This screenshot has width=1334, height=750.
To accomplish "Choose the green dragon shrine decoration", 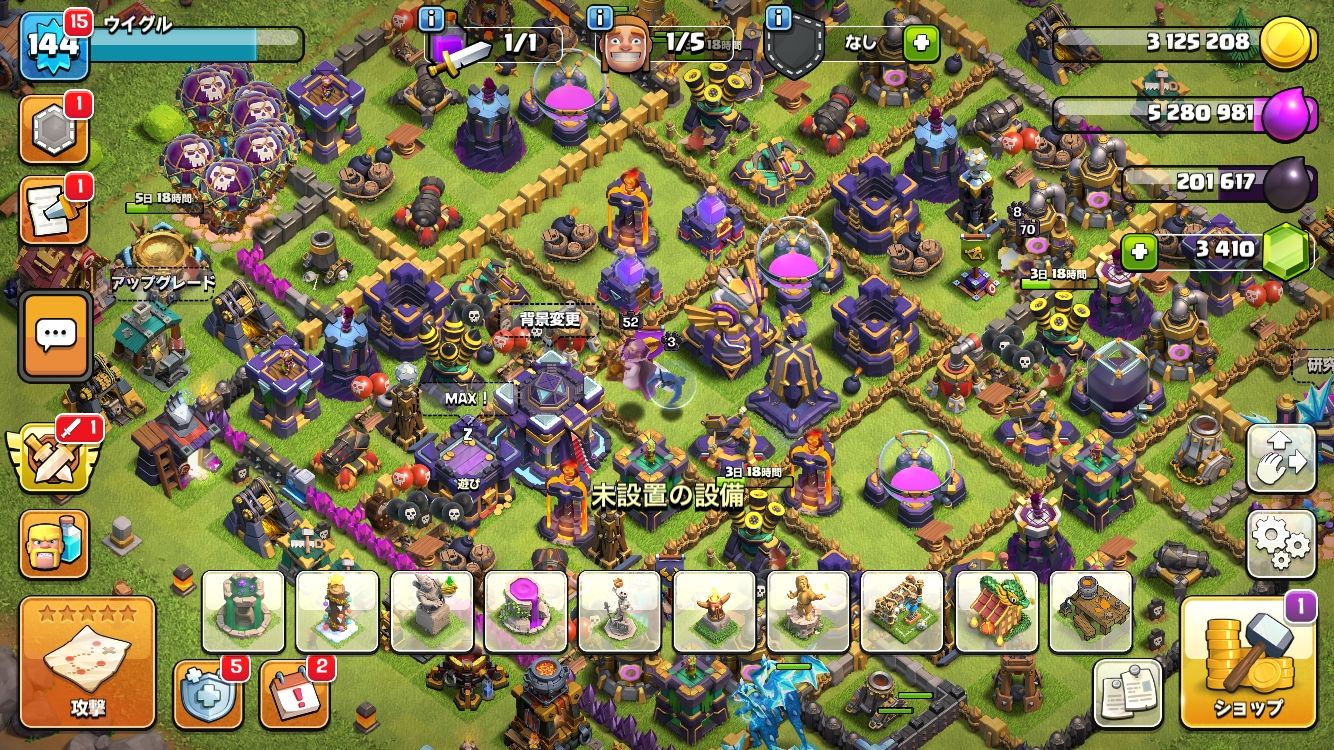I will (x=996, y=611).
